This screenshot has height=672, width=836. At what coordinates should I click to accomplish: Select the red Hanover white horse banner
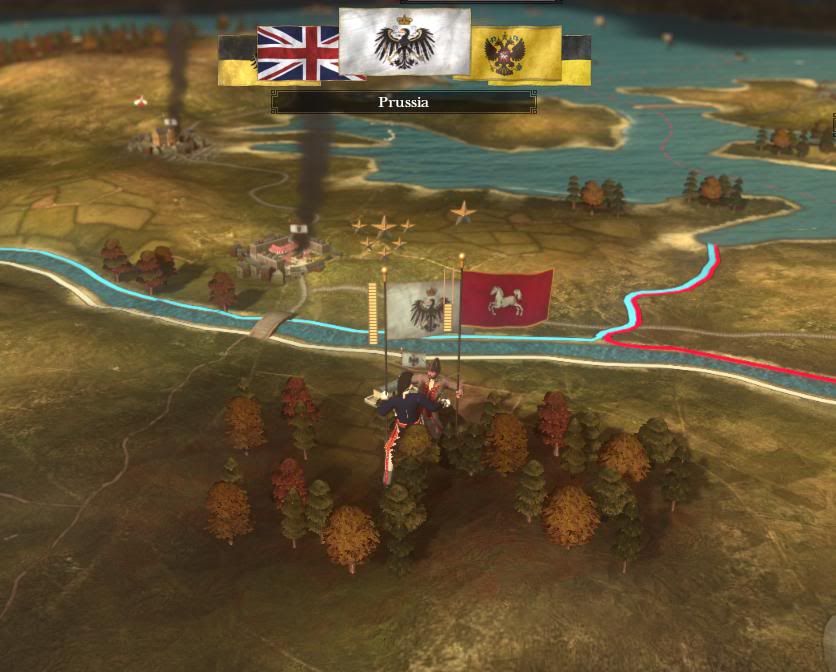click(x=506, y=298)
